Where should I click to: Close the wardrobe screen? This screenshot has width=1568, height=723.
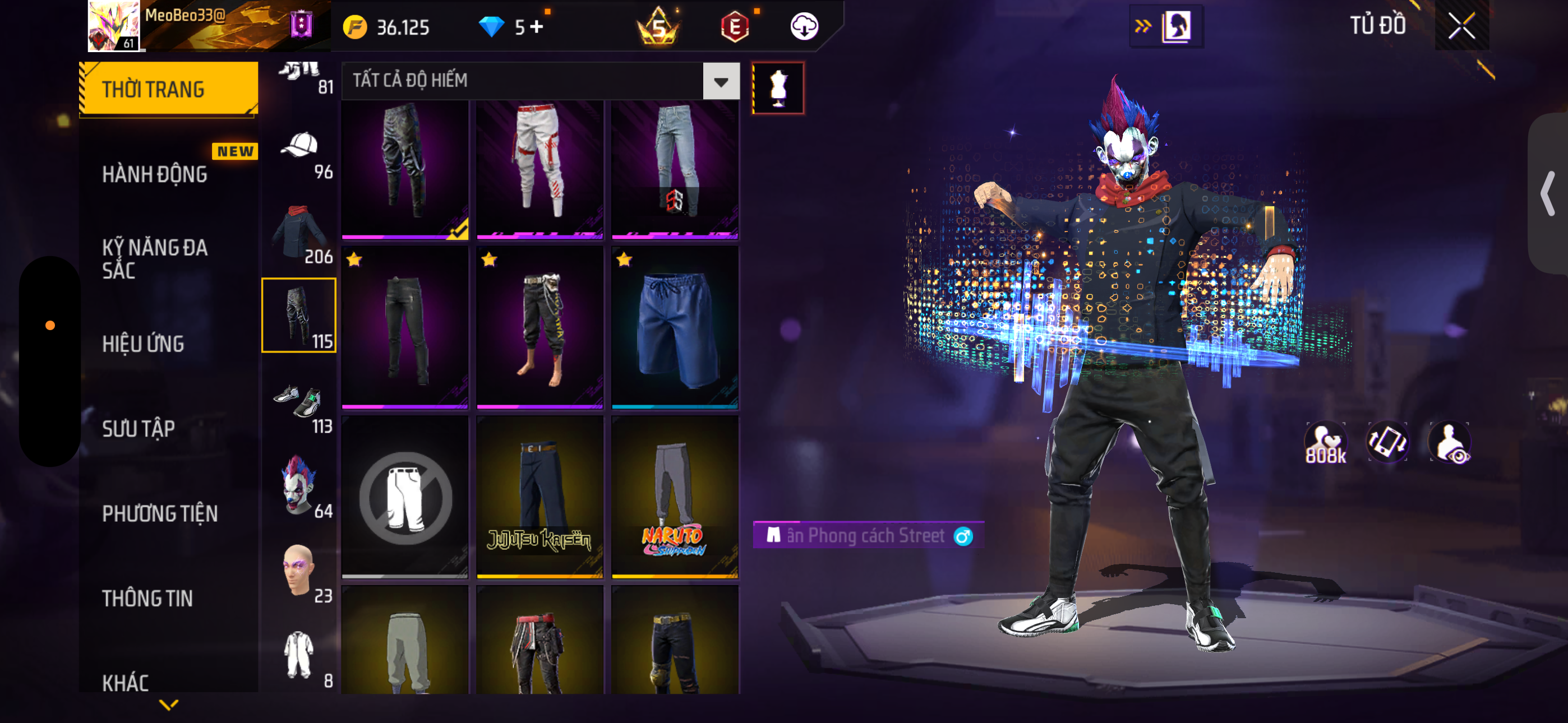[1461, 26]
